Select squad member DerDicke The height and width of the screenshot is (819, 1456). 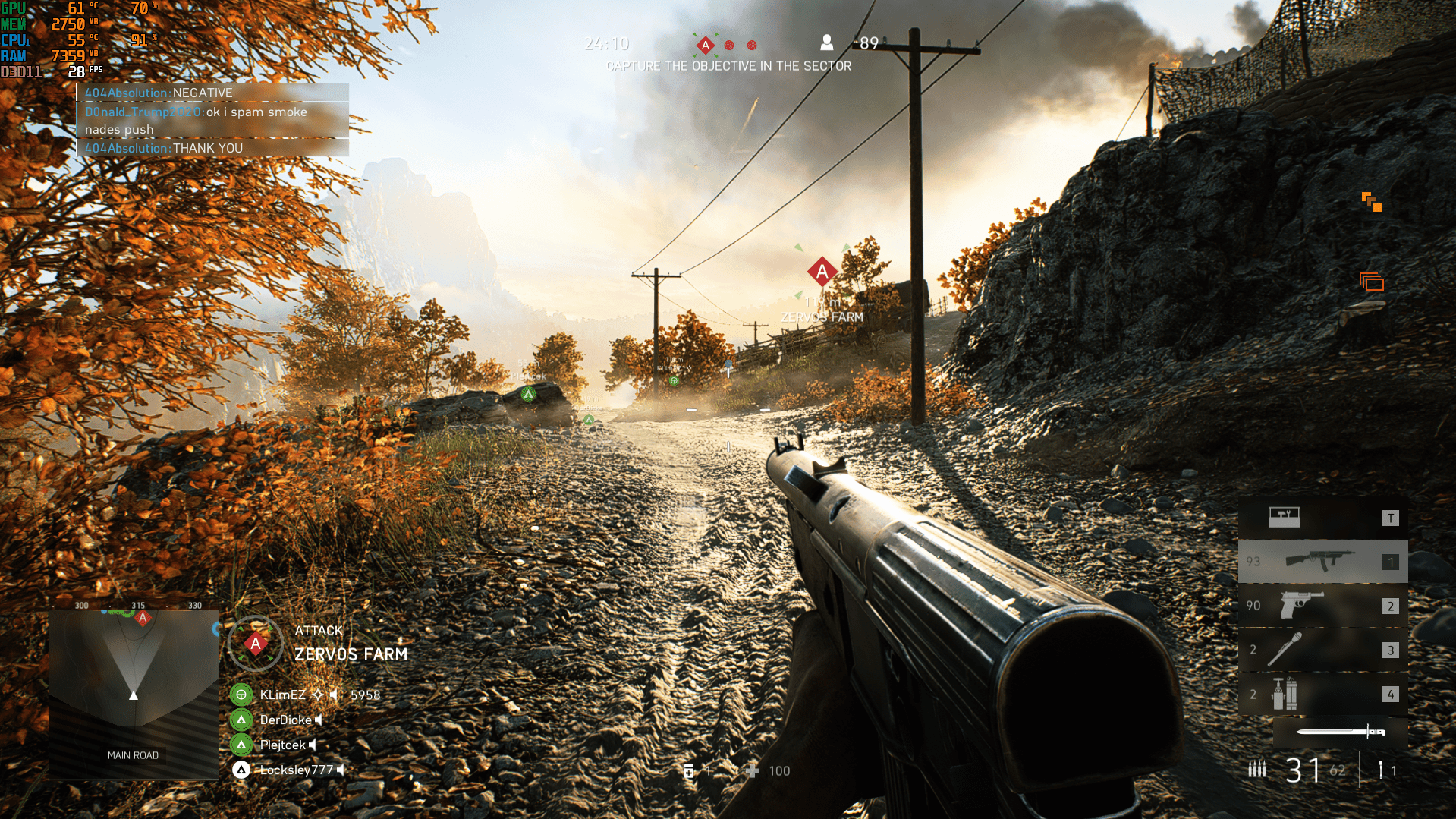(x=285, y=720)
